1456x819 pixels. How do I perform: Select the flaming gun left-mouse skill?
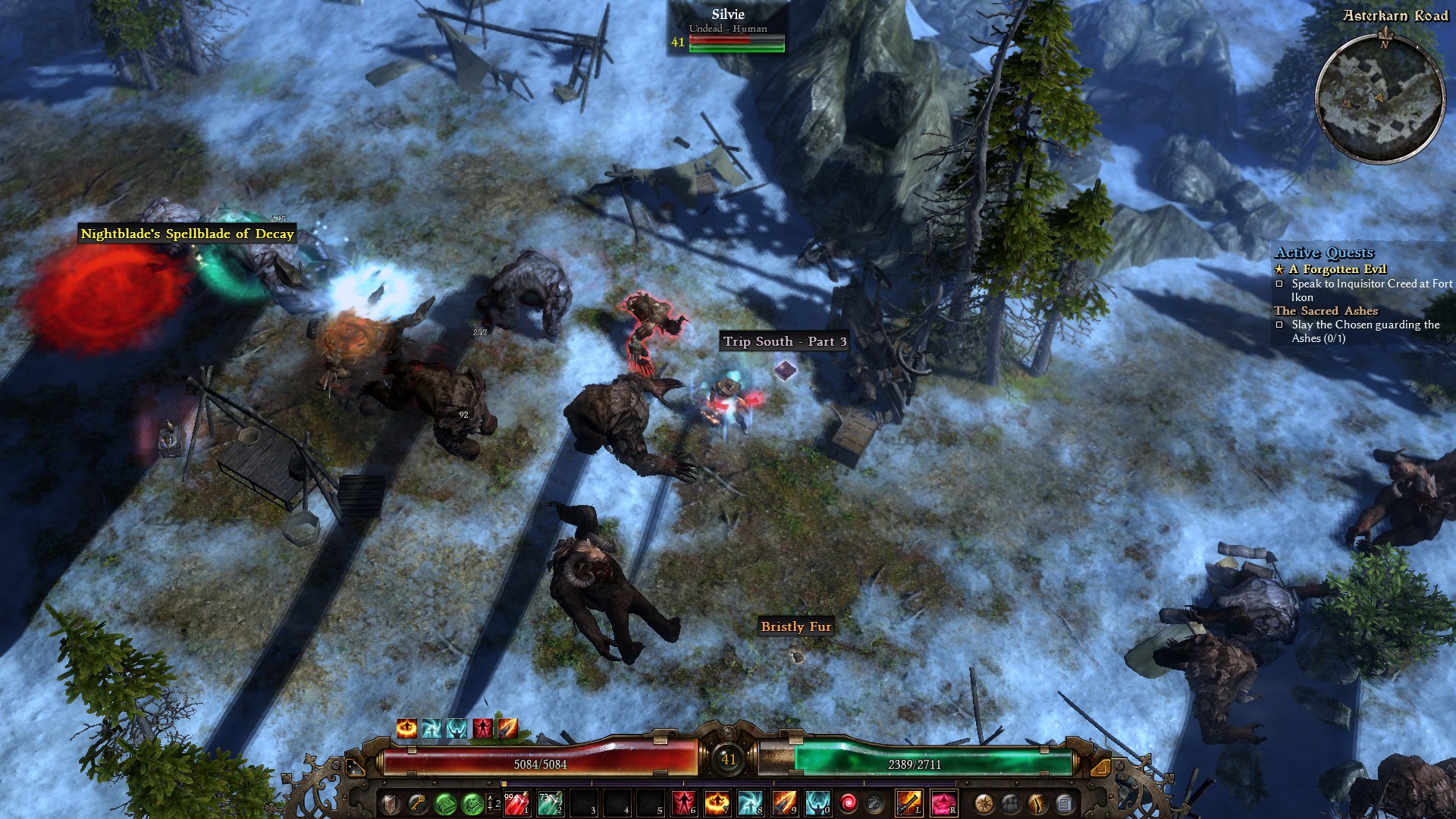(908, 802)
